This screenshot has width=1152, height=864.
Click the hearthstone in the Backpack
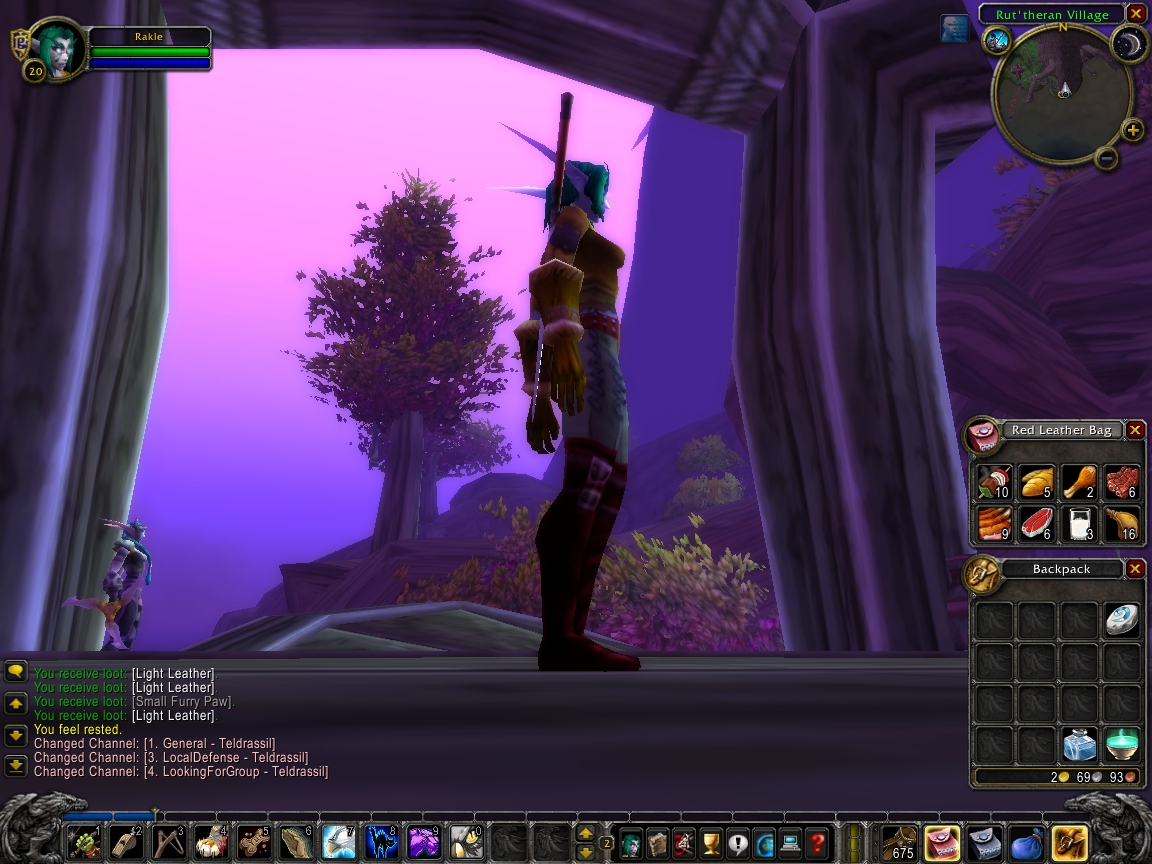pos(1121,620)
